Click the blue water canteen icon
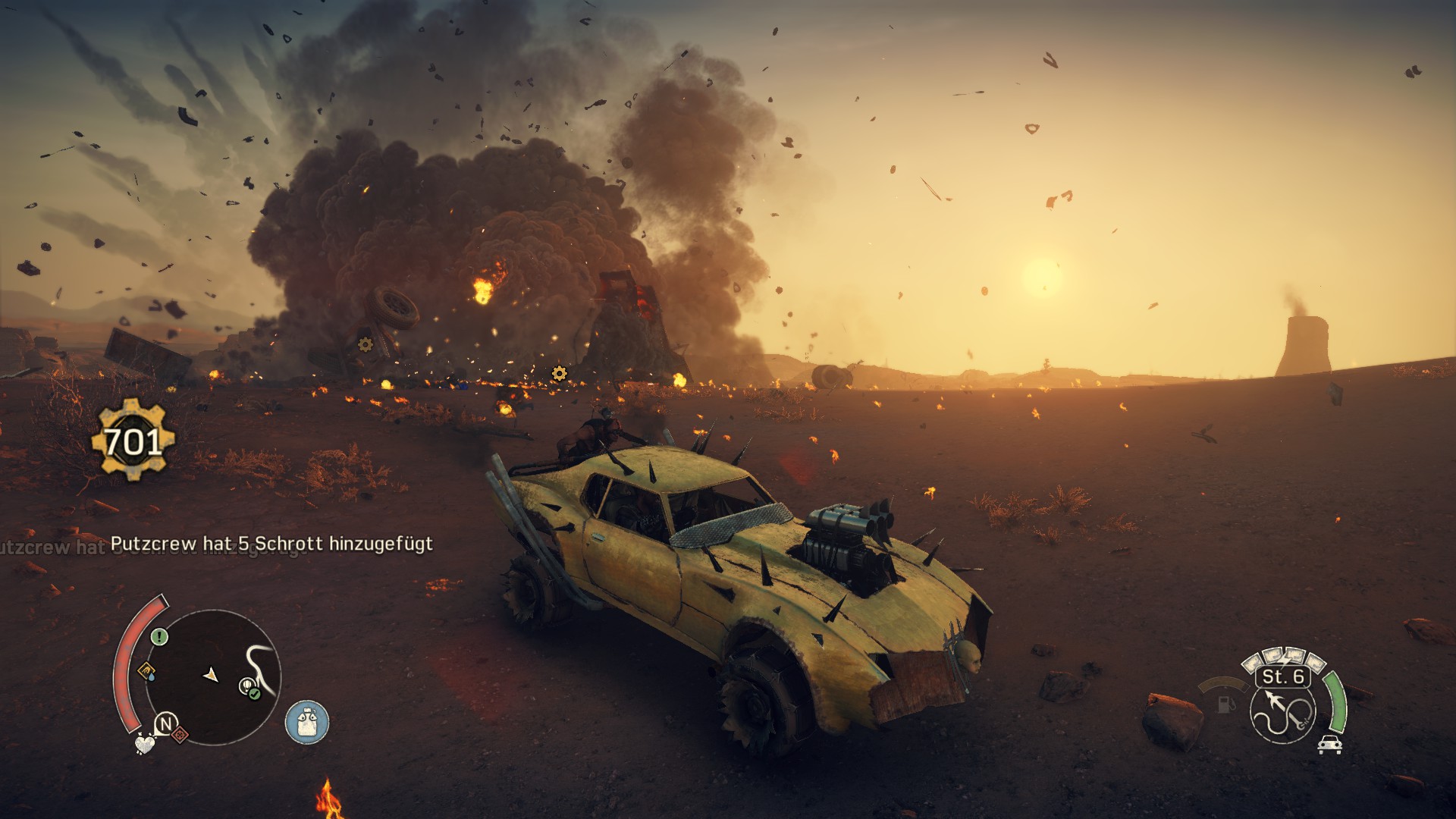 [307, 721]
